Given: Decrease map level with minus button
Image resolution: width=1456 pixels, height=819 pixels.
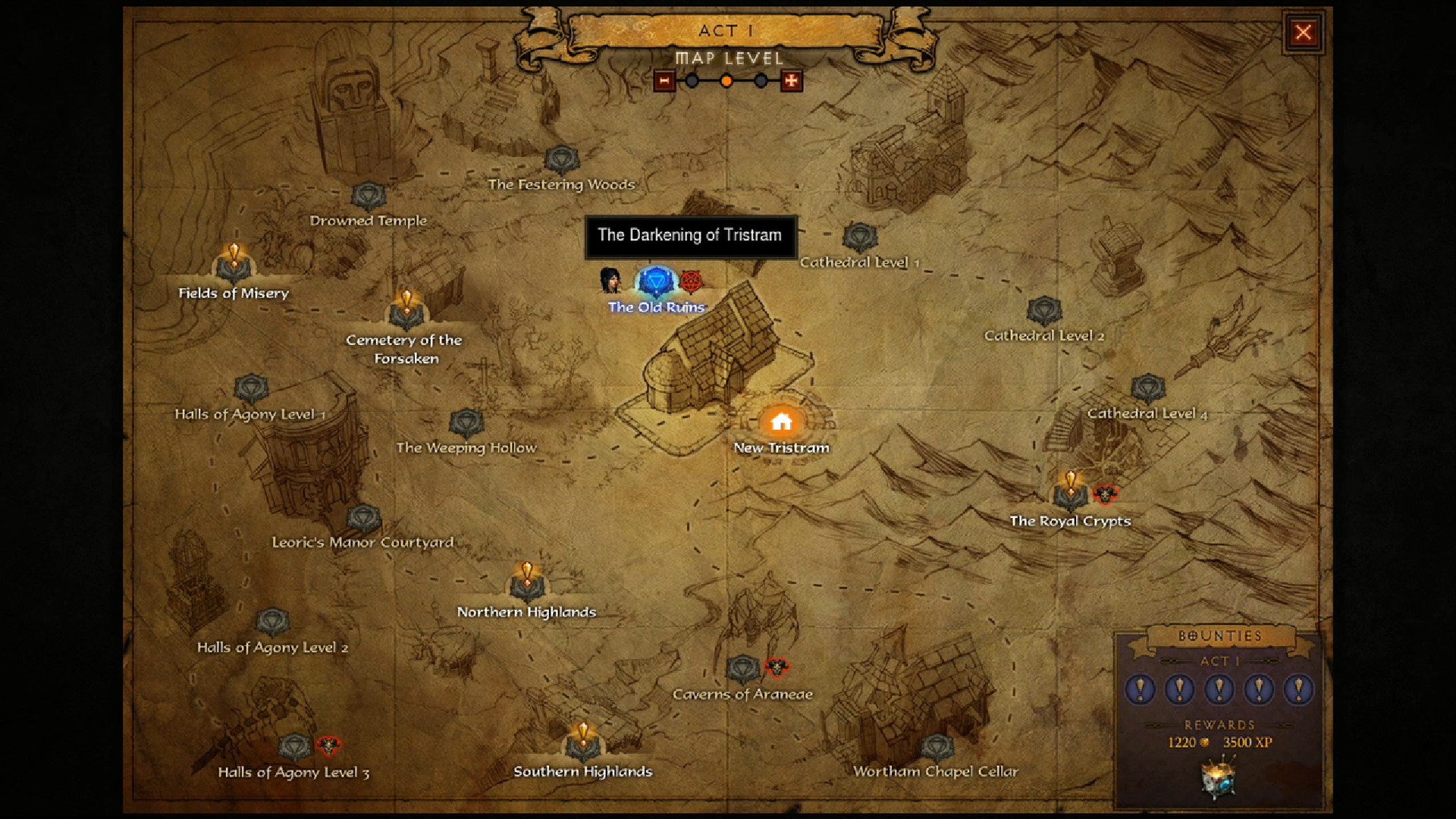Looking at the screenshot, I should (664, 80).
